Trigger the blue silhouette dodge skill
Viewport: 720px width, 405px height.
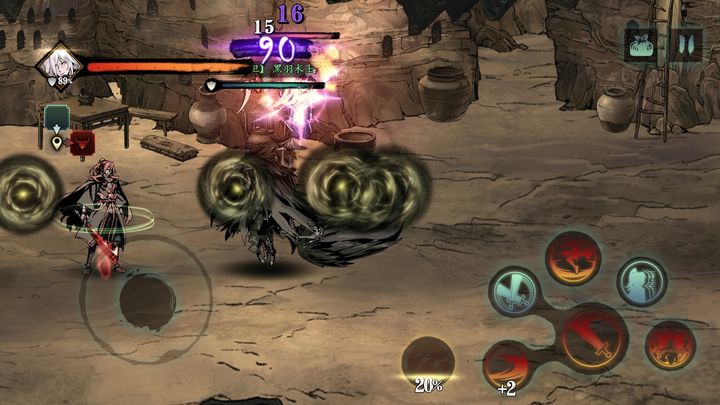tap(640, 282)
